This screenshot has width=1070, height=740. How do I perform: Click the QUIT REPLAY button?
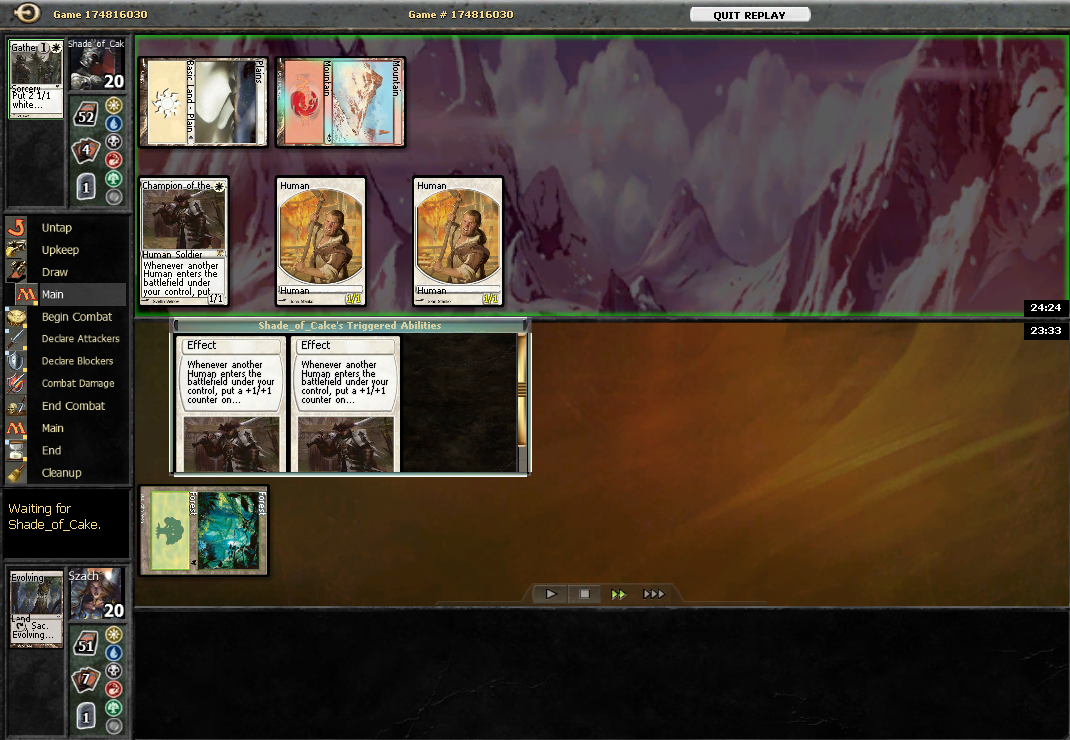pos(749,15)
